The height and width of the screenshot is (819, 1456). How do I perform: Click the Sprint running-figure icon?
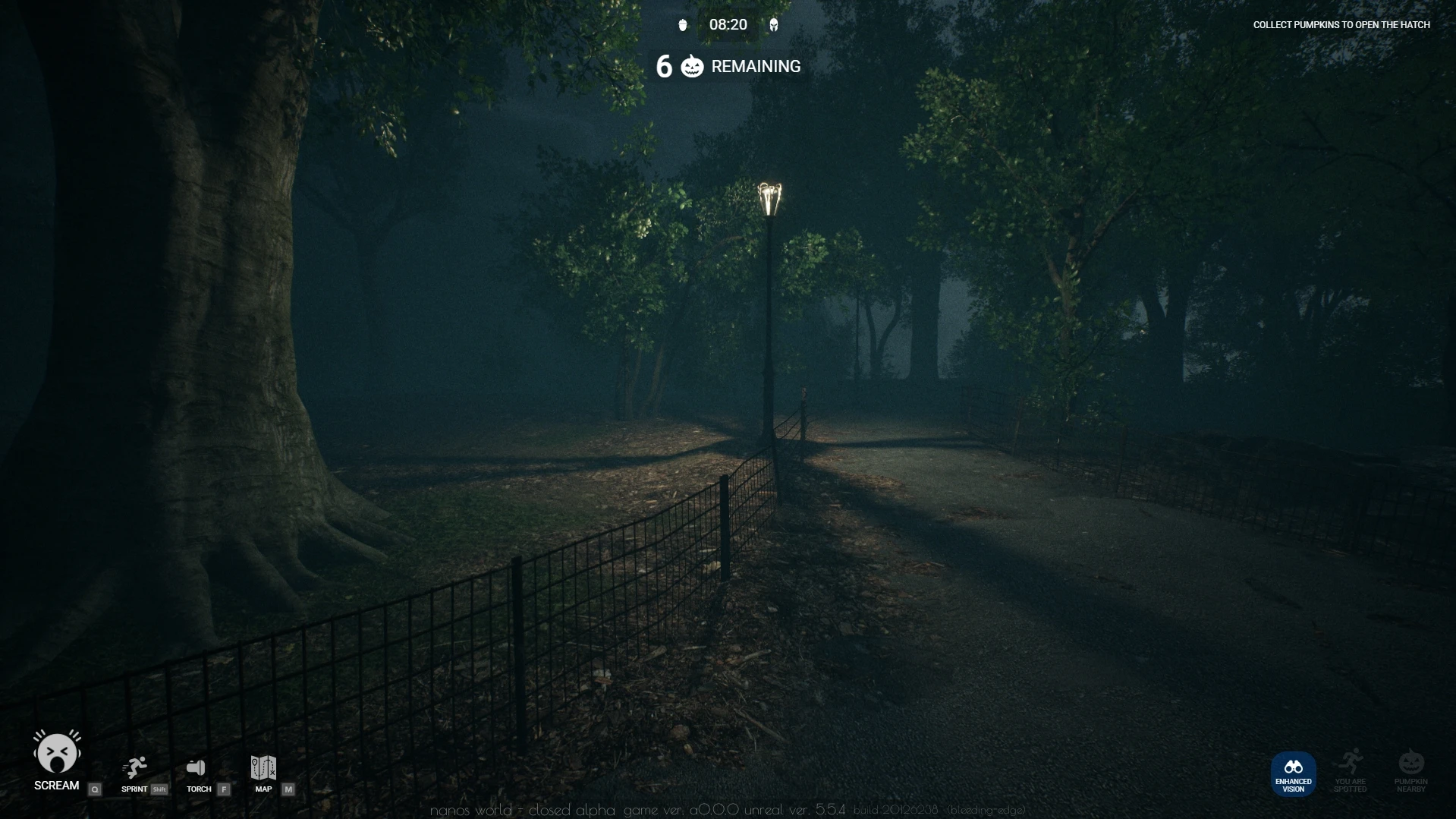135,767
